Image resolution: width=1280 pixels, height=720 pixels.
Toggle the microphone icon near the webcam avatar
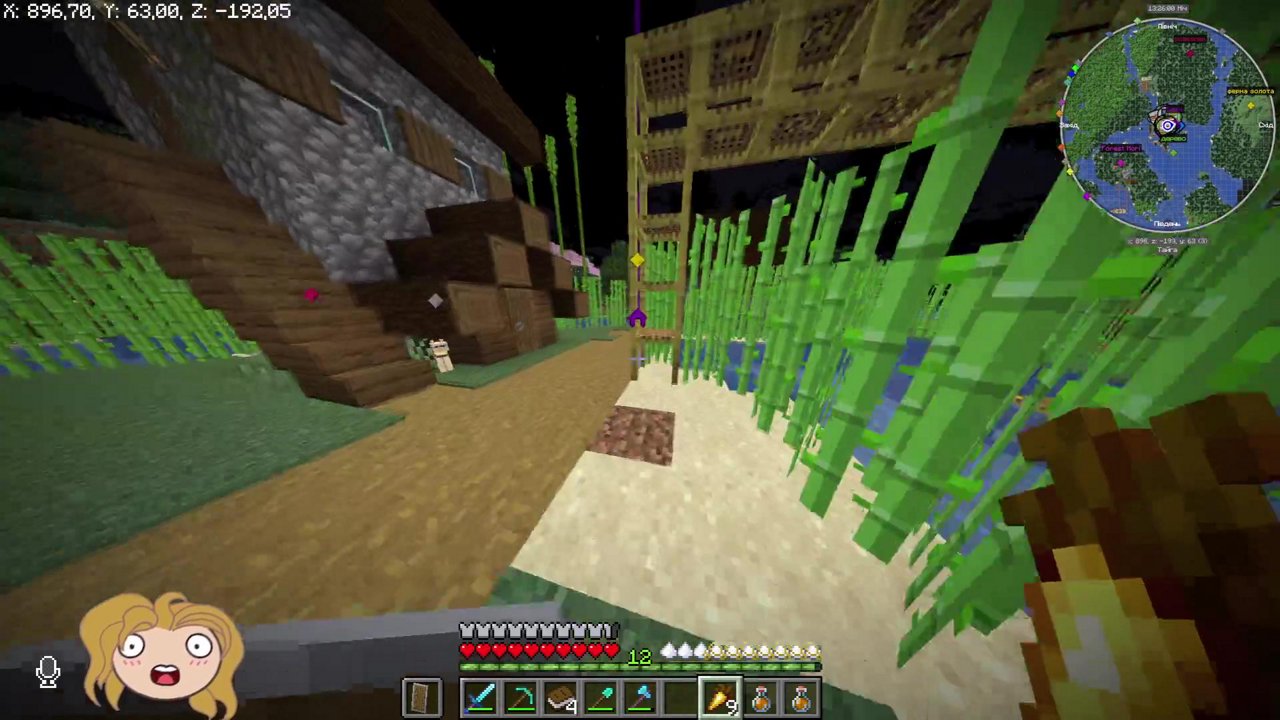click(x=48, y=671)
